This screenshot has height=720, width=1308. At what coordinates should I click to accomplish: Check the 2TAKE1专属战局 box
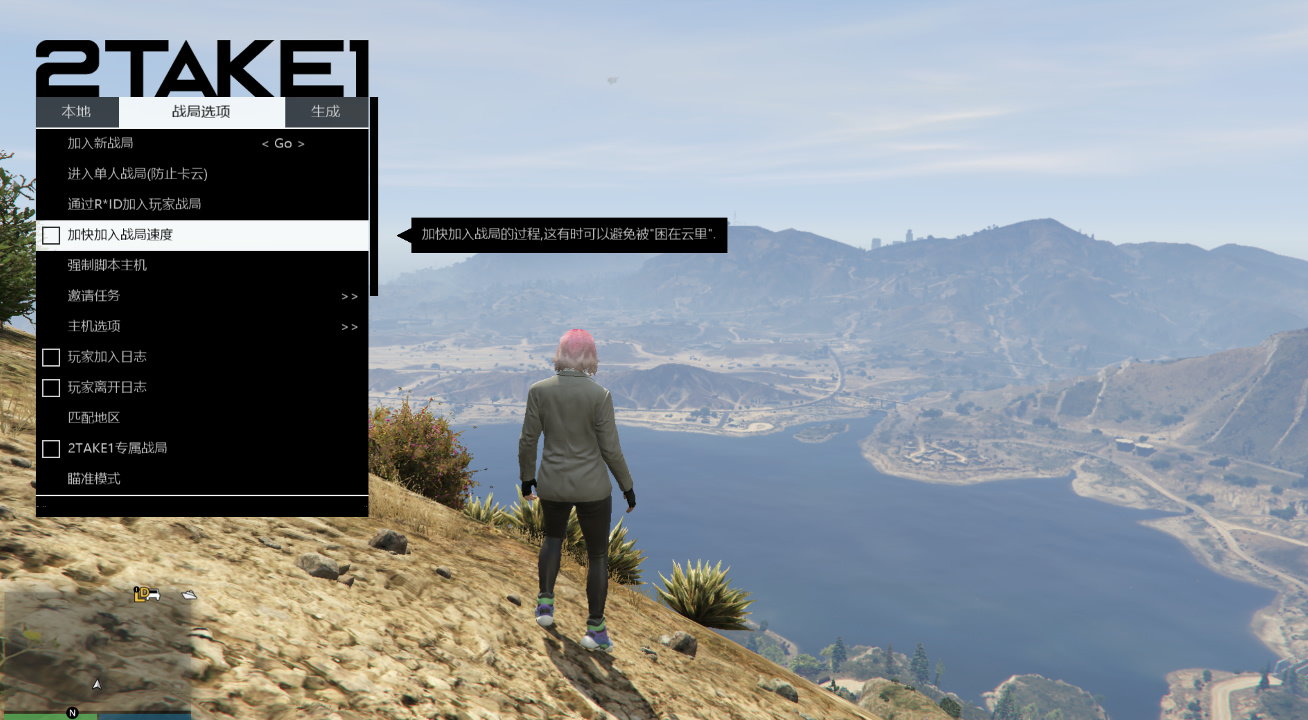click(x=51, y=449)
